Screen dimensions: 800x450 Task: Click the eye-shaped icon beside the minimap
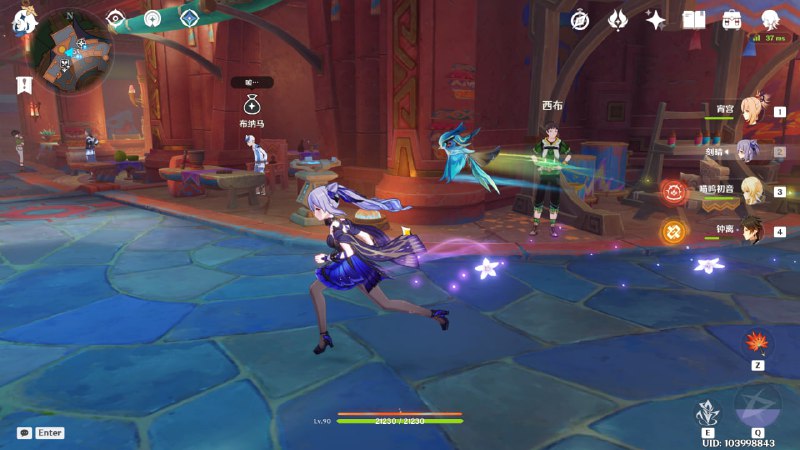pos(116,18)
